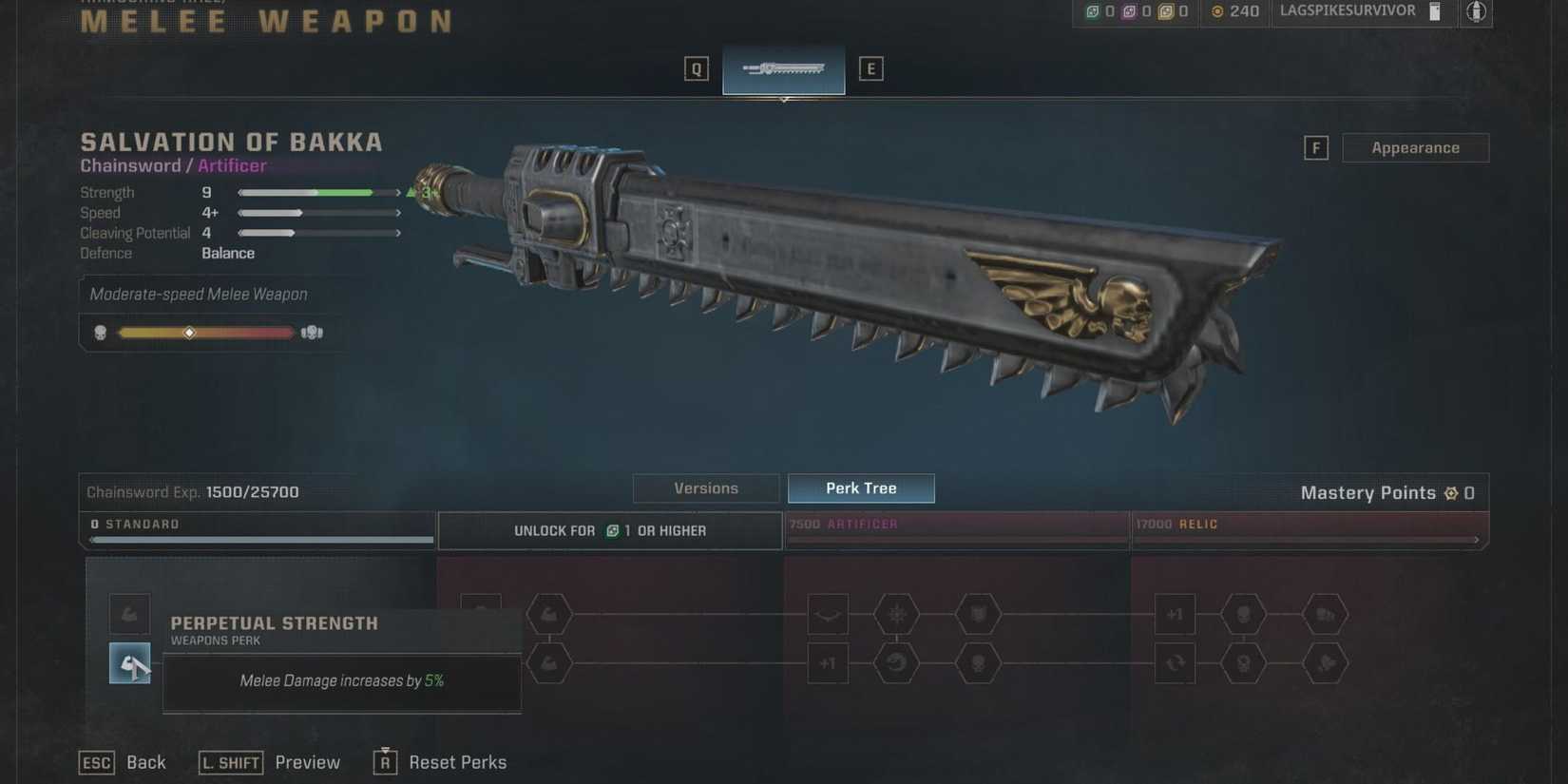Expand the Cleaving Potential stat arrow
This screenshot has width=1568, height=784.
(x=398, y=232)
